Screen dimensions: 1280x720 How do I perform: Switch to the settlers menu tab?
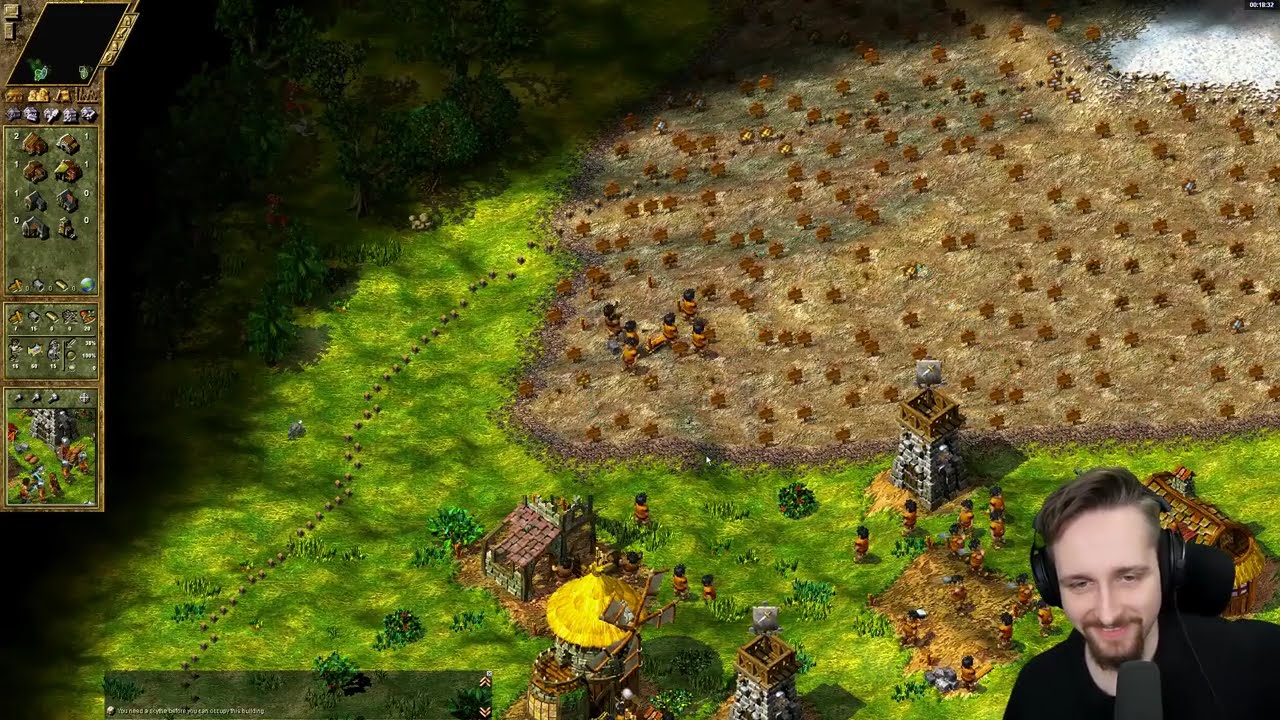click(x=40, y=96)
